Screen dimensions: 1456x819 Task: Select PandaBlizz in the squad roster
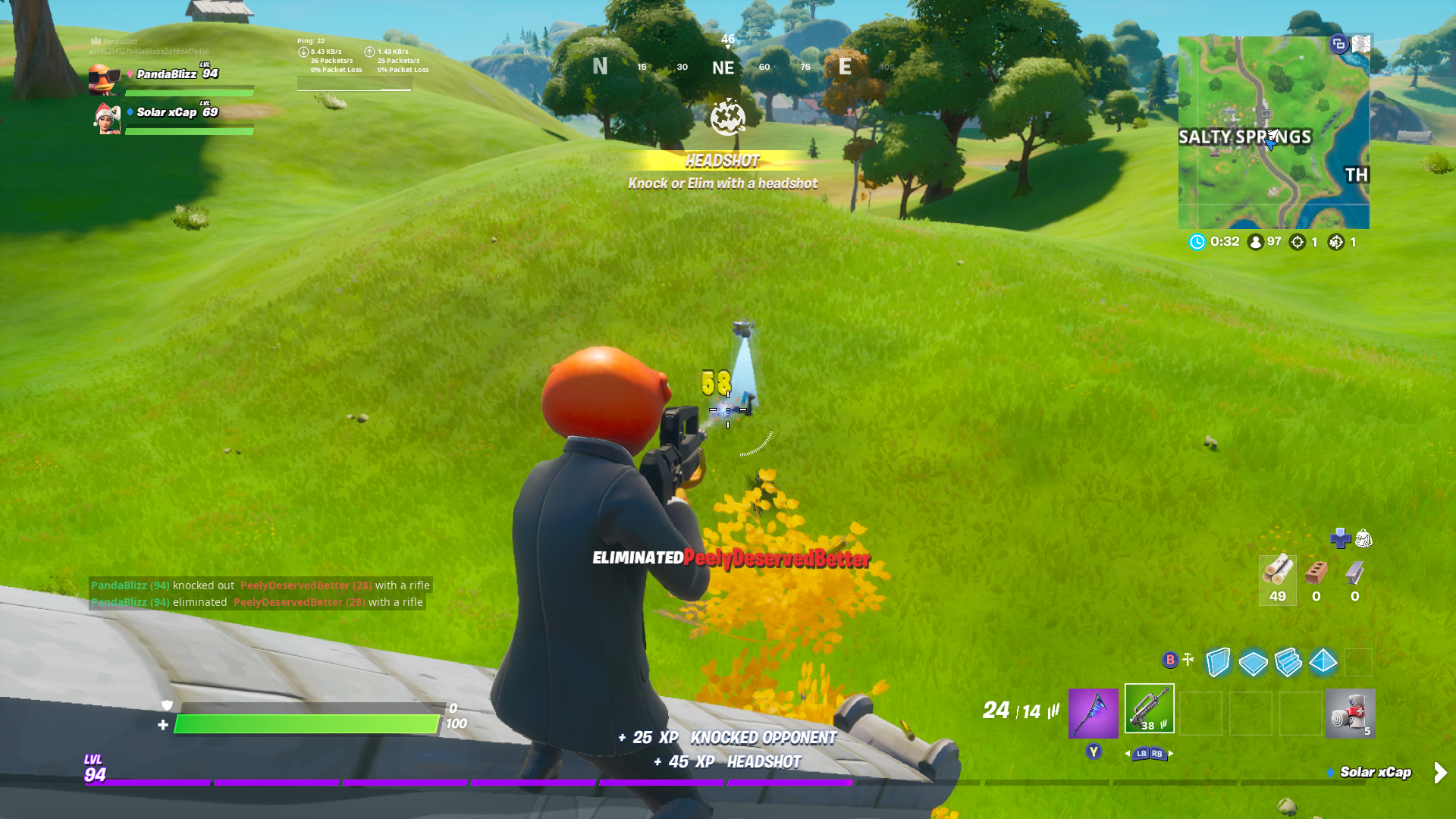167,74
